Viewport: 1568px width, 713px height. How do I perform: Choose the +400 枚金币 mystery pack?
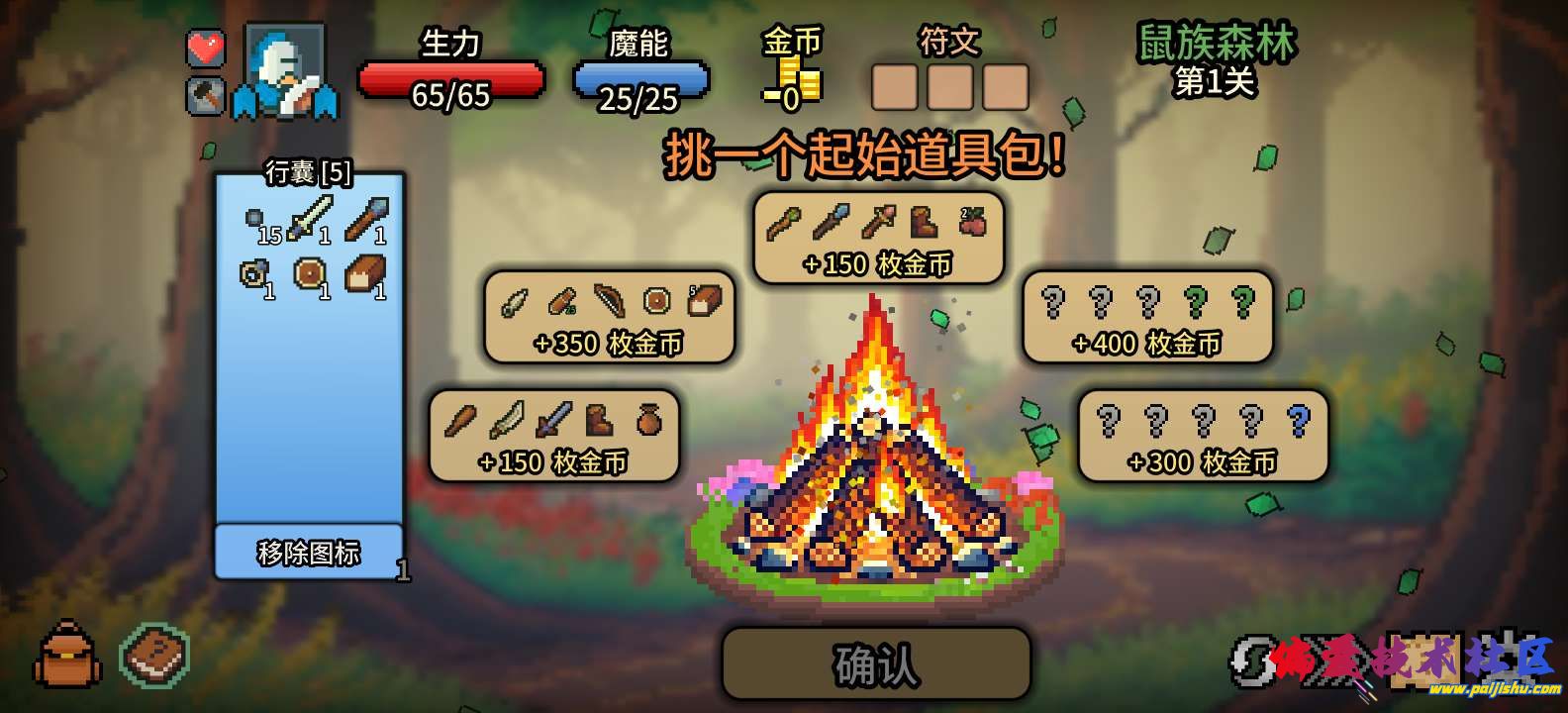(1148, 319)
